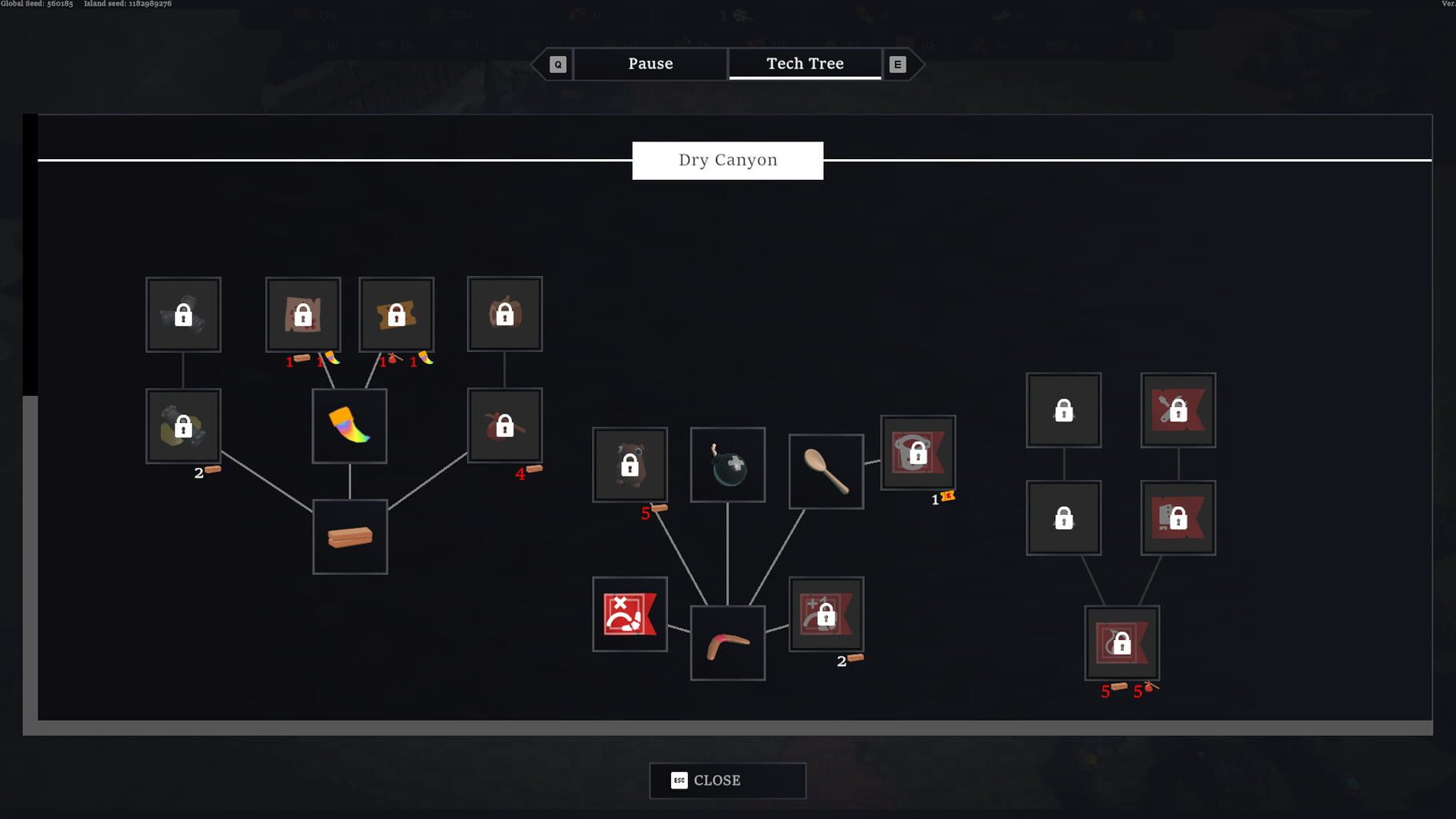
Task: Unlock the locked jug node
Action: click(x=504, y=314)
